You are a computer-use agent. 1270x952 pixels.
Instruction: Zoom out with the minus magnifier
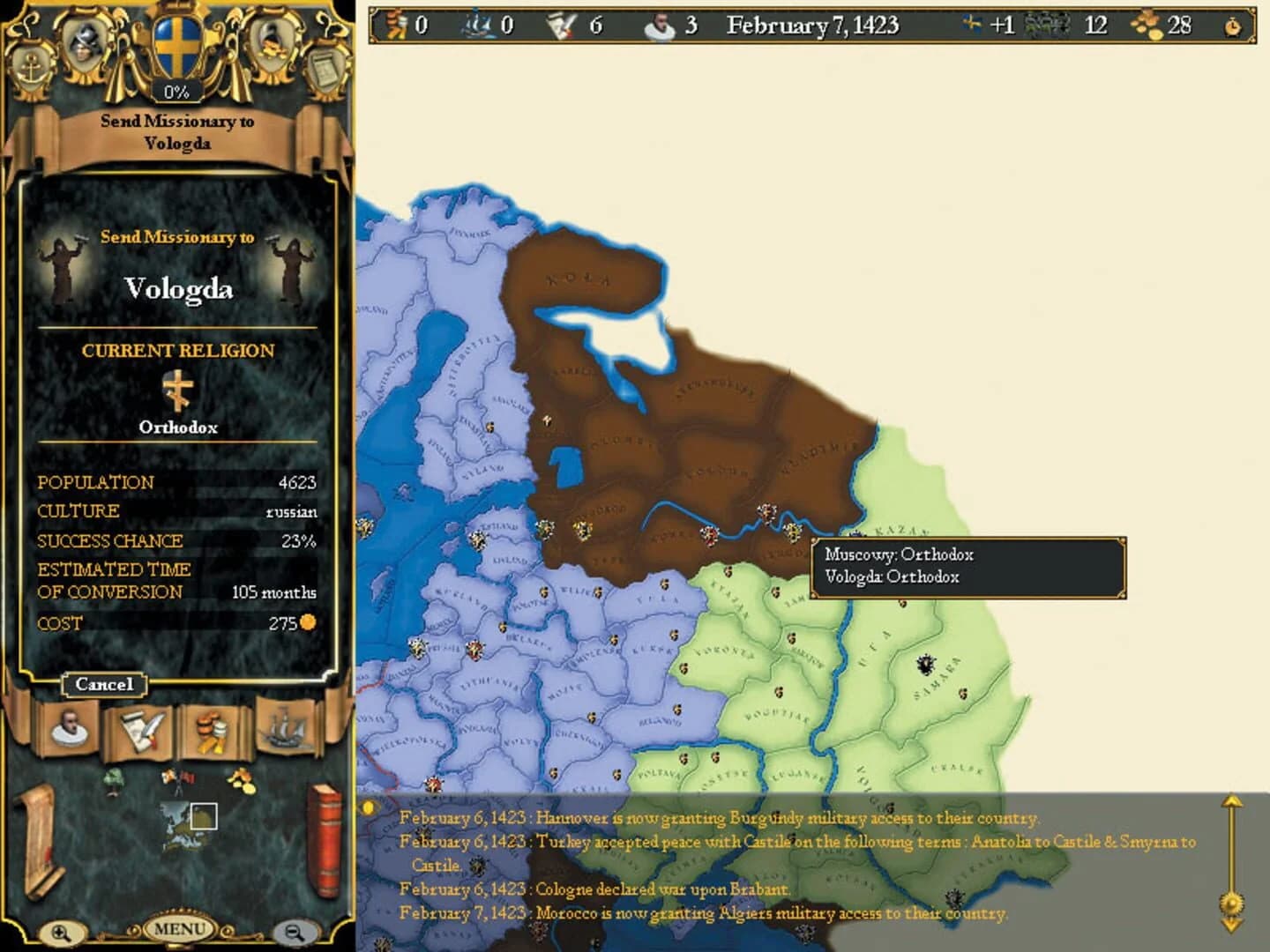click(x=294, y=932)
